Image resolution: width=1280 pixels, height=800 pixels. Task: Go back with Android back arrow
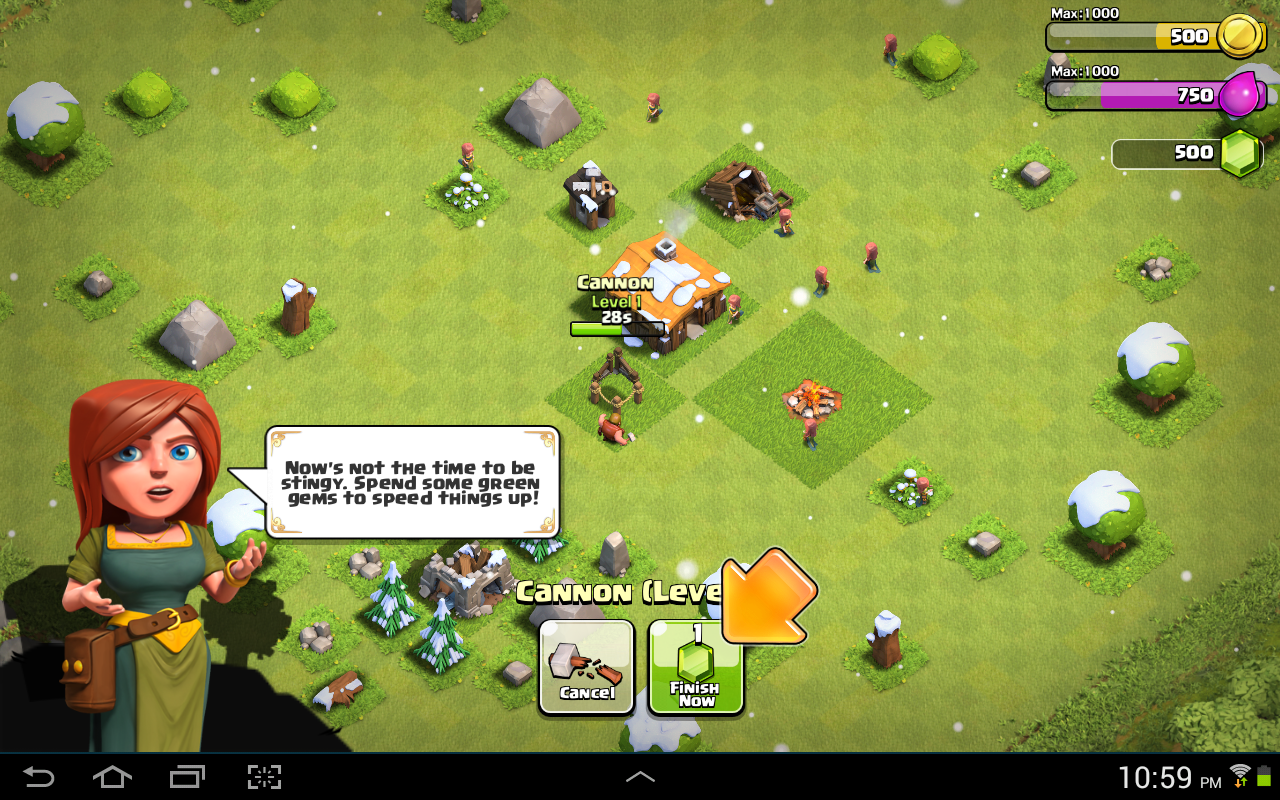coord(39,777)
